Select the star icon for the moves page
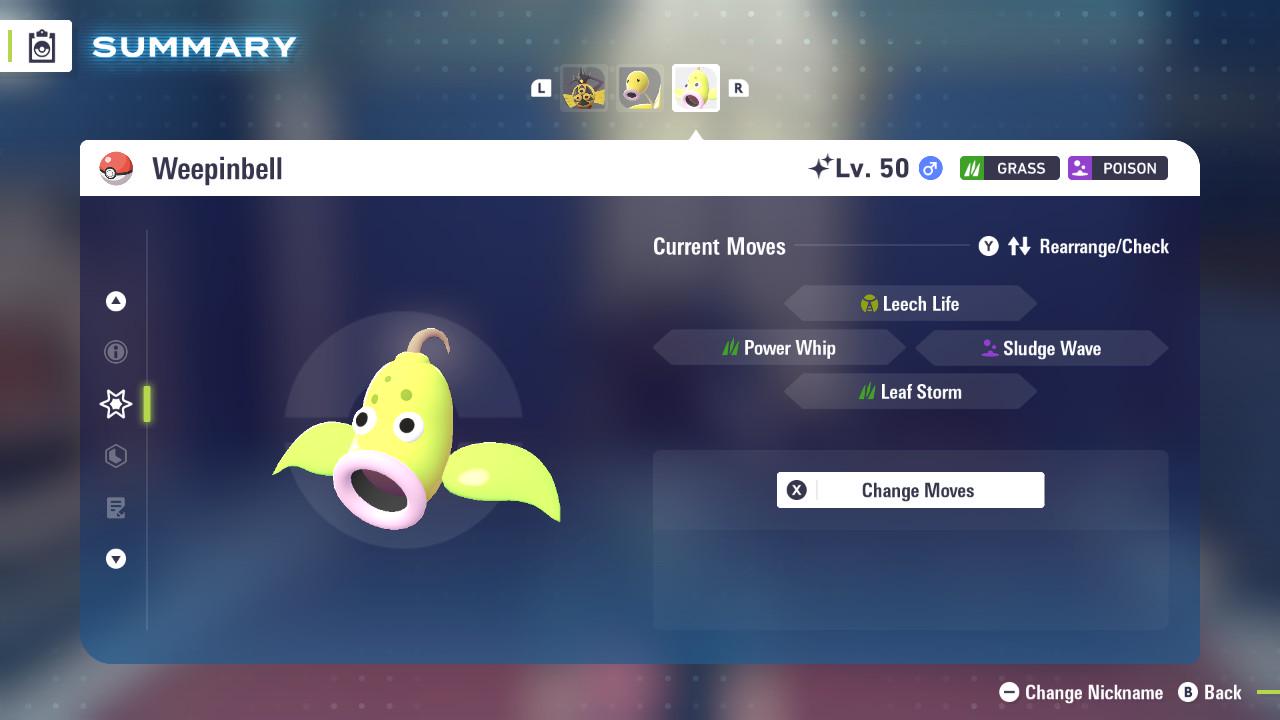Screen dimensions: 1280x720 [116, 404]
